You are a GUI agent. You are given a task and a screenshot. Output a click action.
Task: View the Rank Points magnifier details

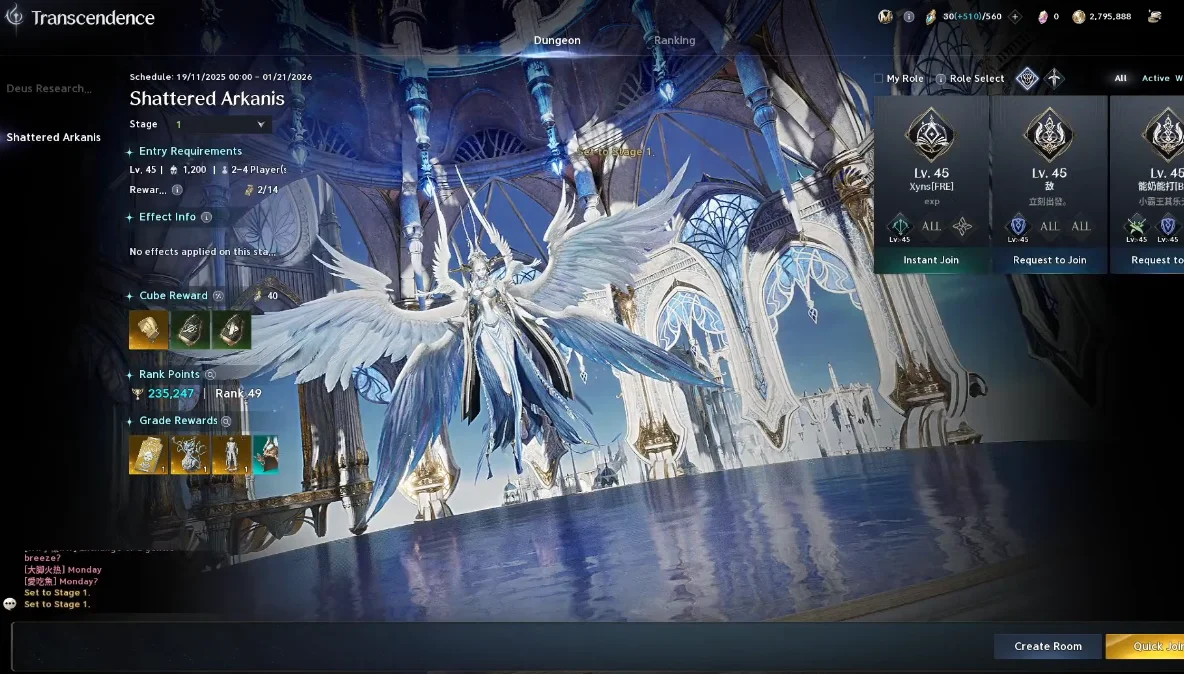(209, 374)
